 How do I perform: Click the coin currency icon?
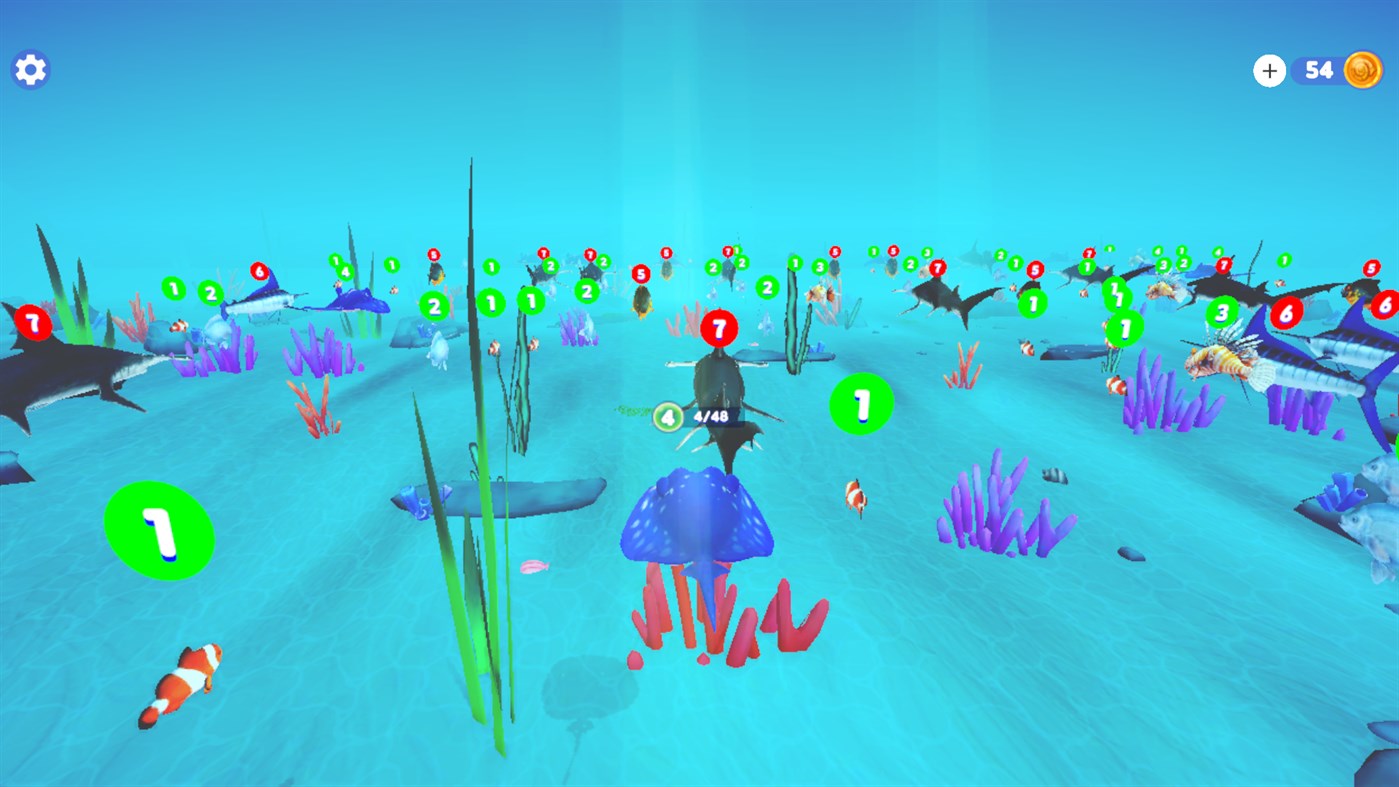tap(1362, 69)
